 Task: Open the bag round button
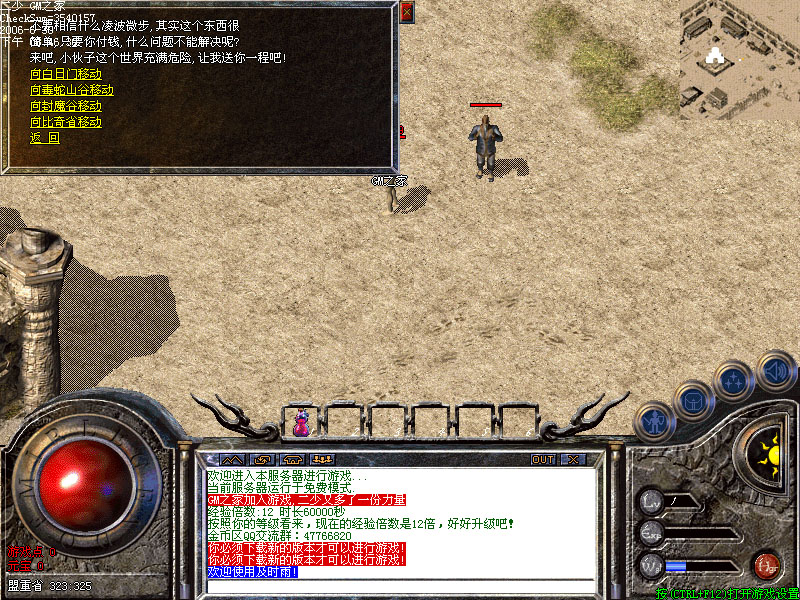(x=694, y=401)
